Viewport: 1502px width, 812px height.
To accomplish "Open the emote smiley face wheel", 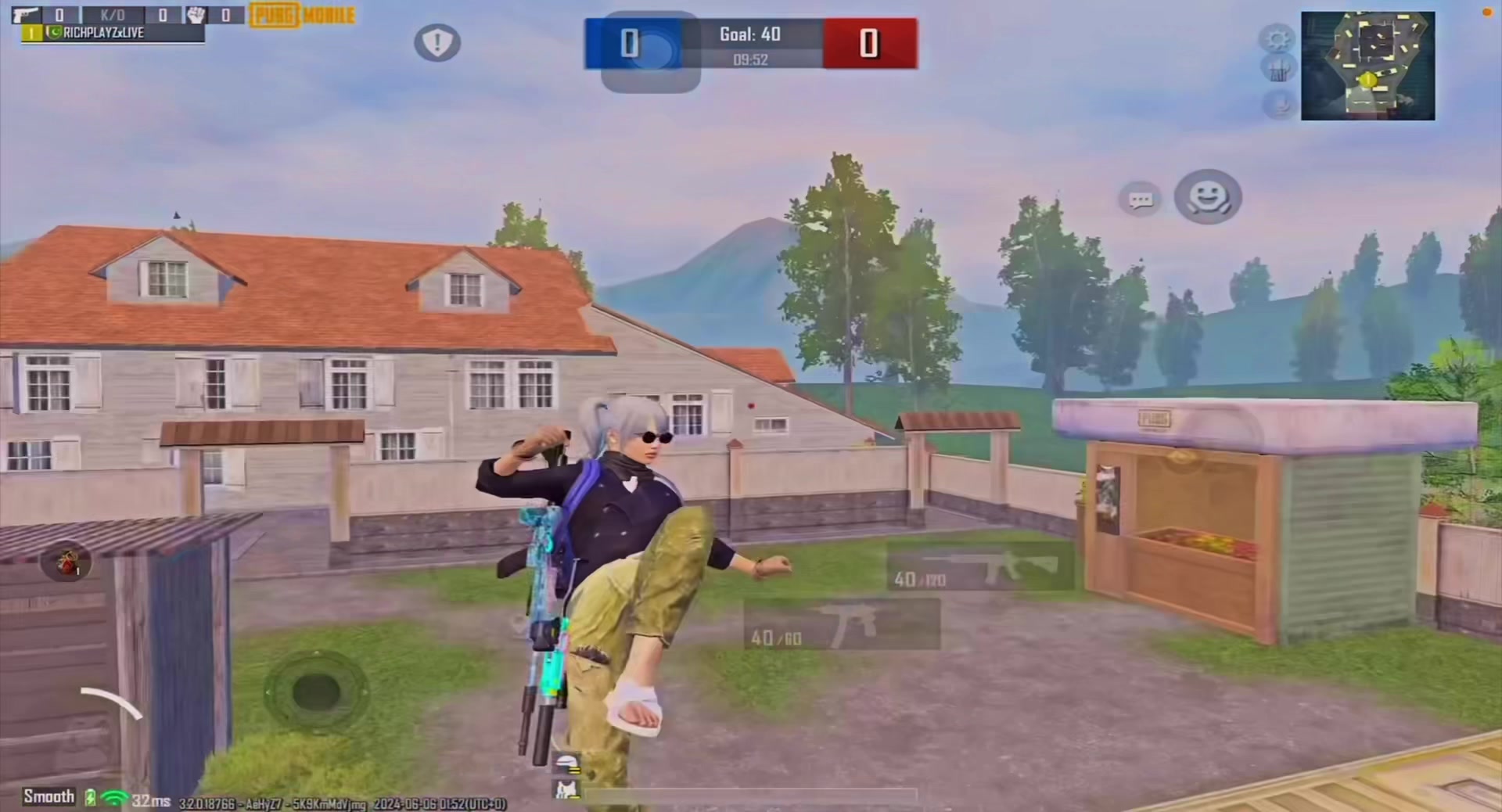I will click(x=1208, y=196).
